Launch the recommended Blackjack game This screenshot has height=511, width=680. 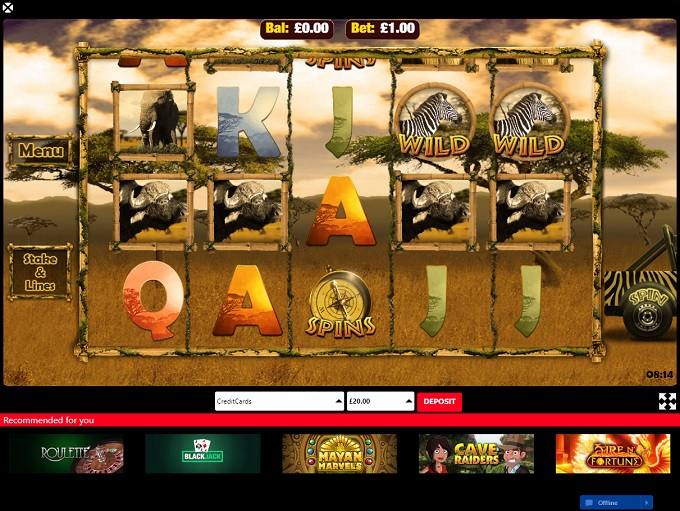point(203,453)
